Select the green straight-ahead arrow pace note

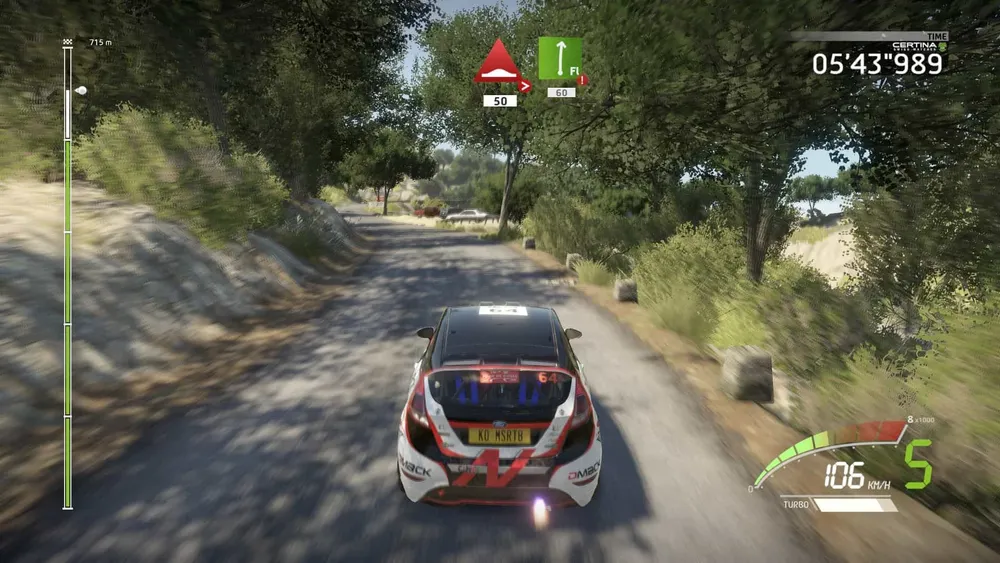559,58
